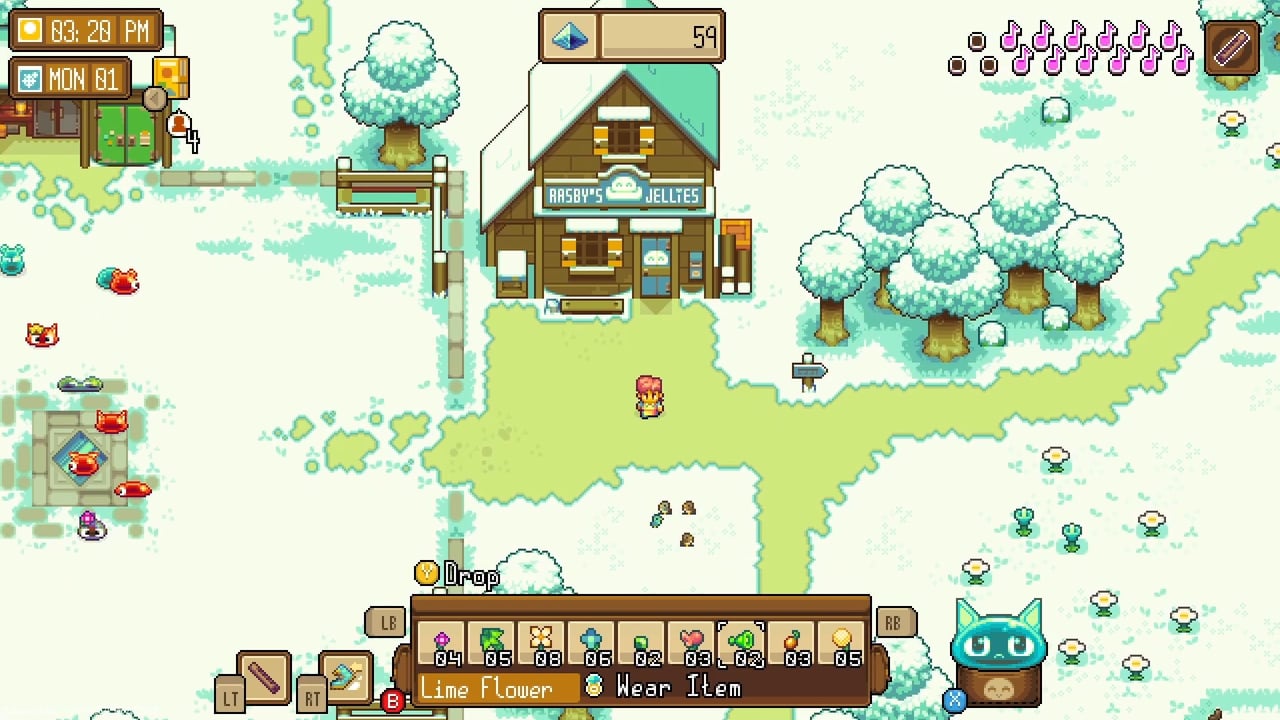Click the sun icon on the clock panel

point(28,30)
